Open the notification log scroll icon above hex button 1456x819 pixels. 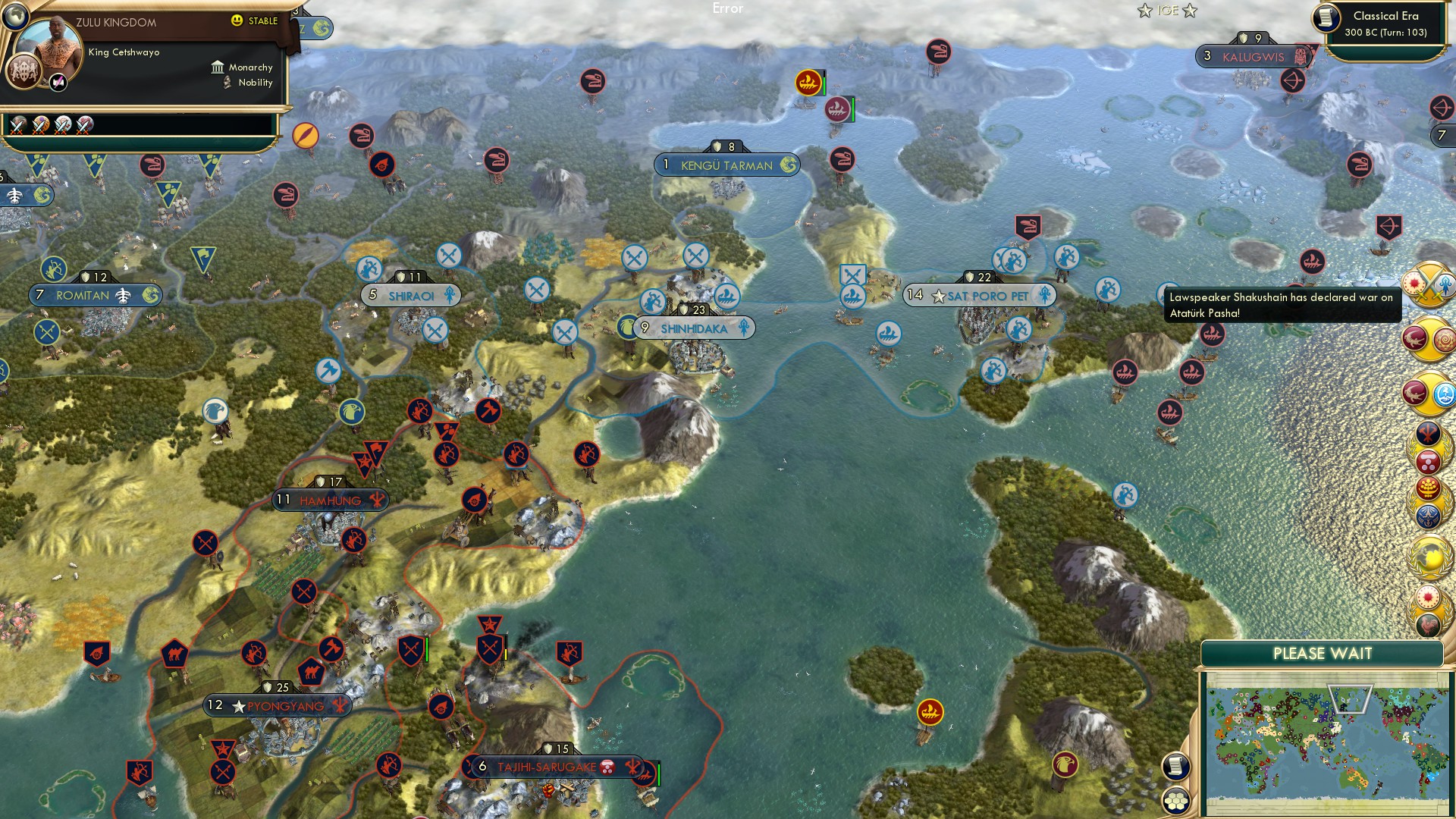[x=1175, y=767]
